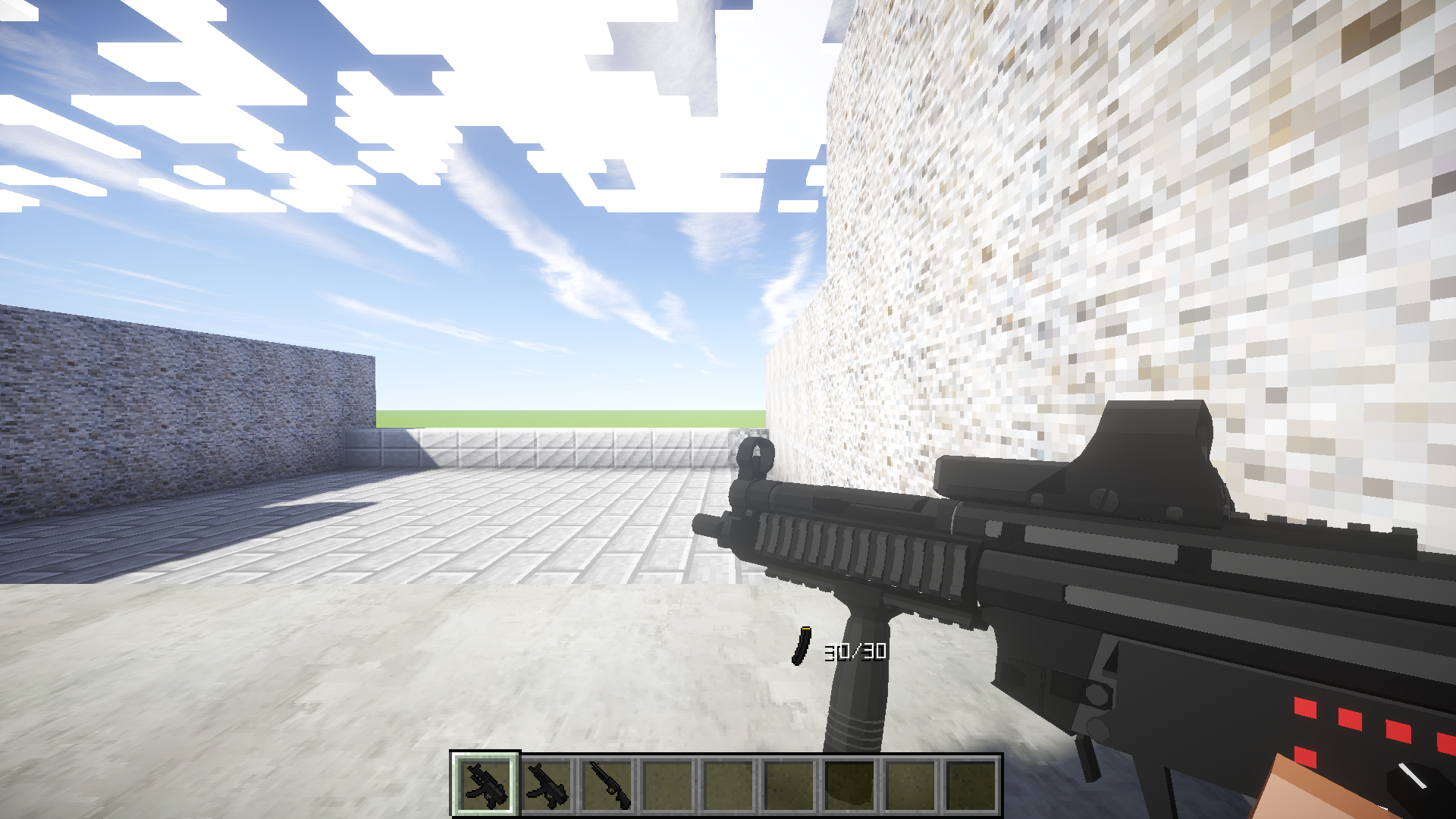Screen dimensions: 1456x819
Task: Switch to the unselected submachine gun slot
Action: tap(547, 784)
